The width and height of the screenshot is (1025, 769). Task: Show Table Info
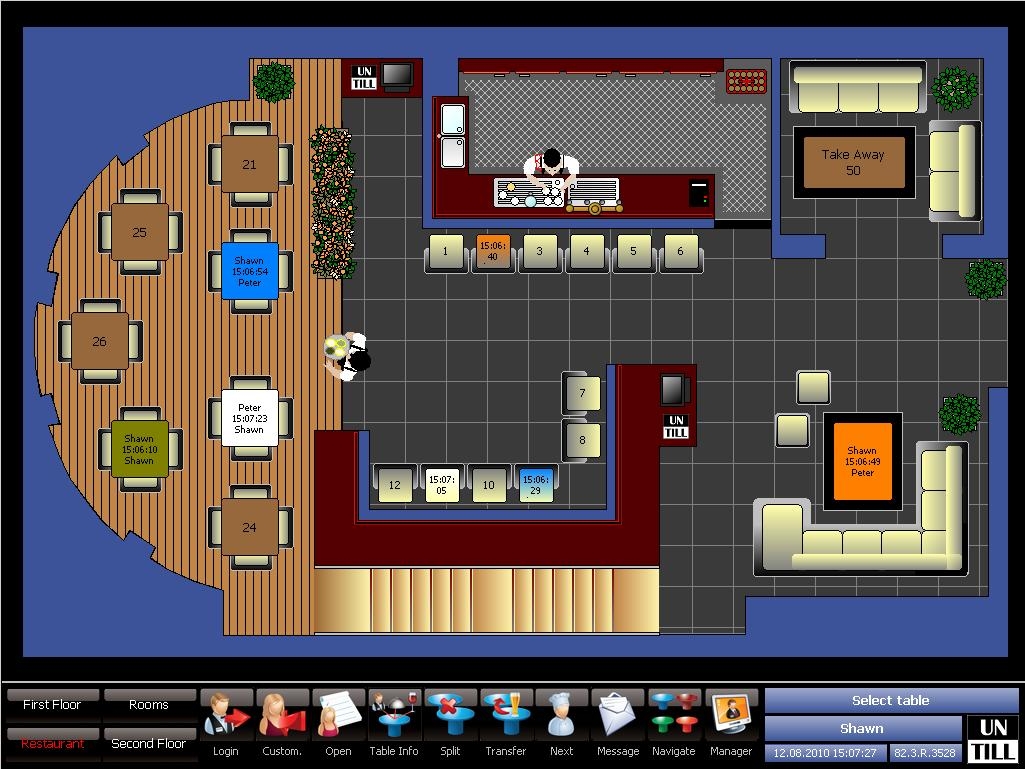(394, 724)
